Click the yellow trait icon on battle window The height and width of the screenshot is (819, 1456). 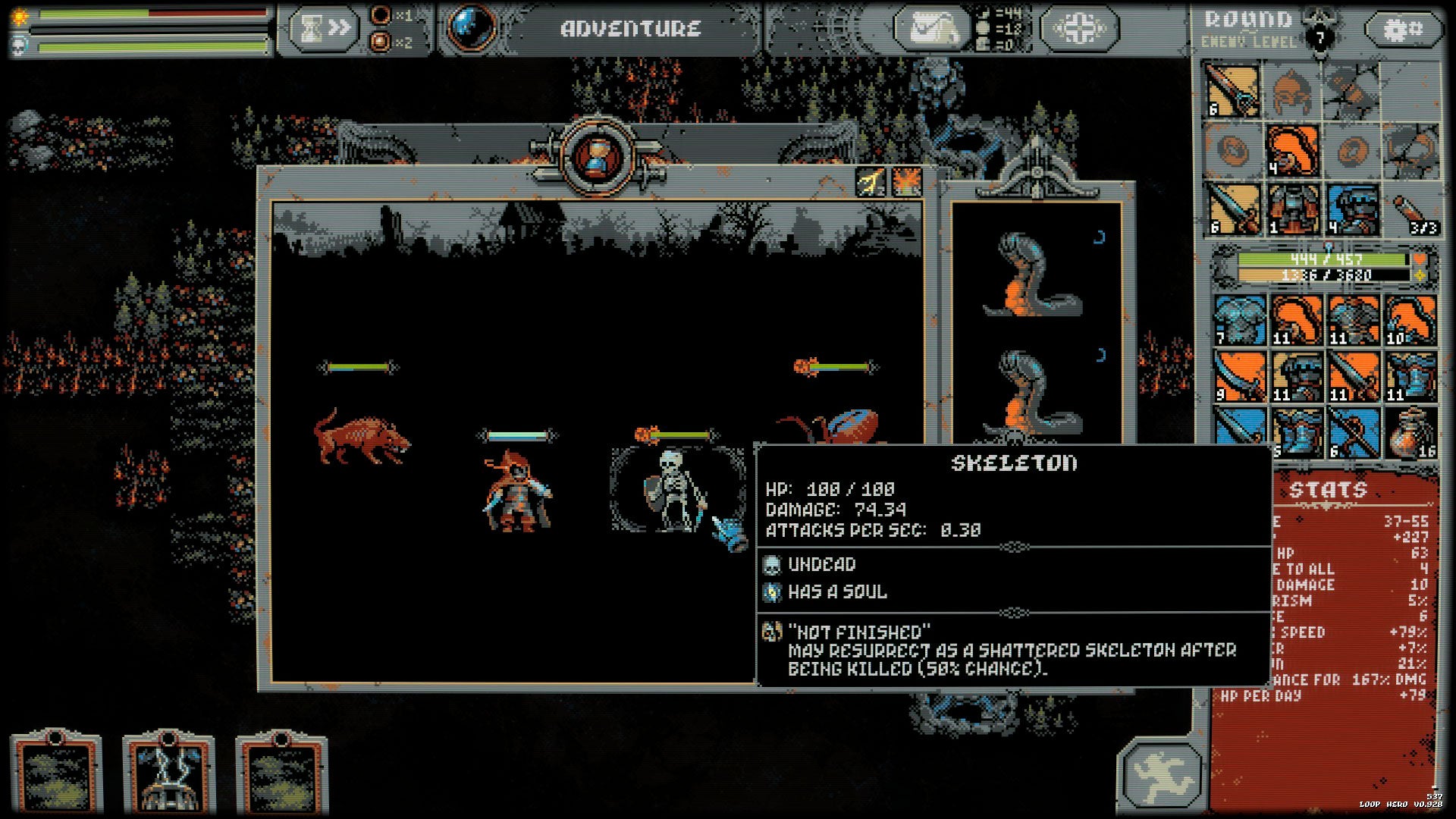coord(871,182)
